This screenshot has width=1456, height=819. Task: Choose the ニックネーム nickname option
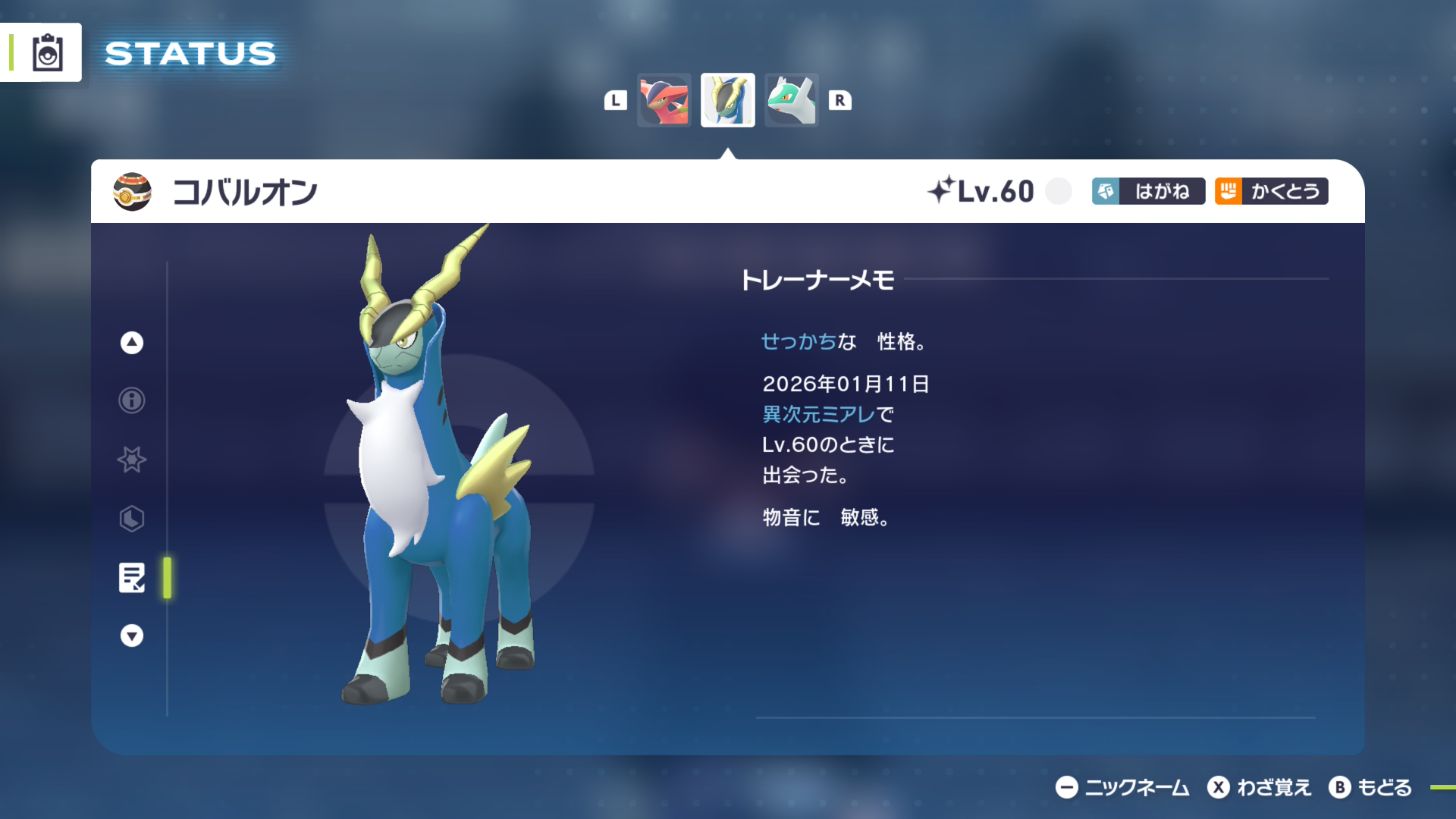coord(1122,788)
